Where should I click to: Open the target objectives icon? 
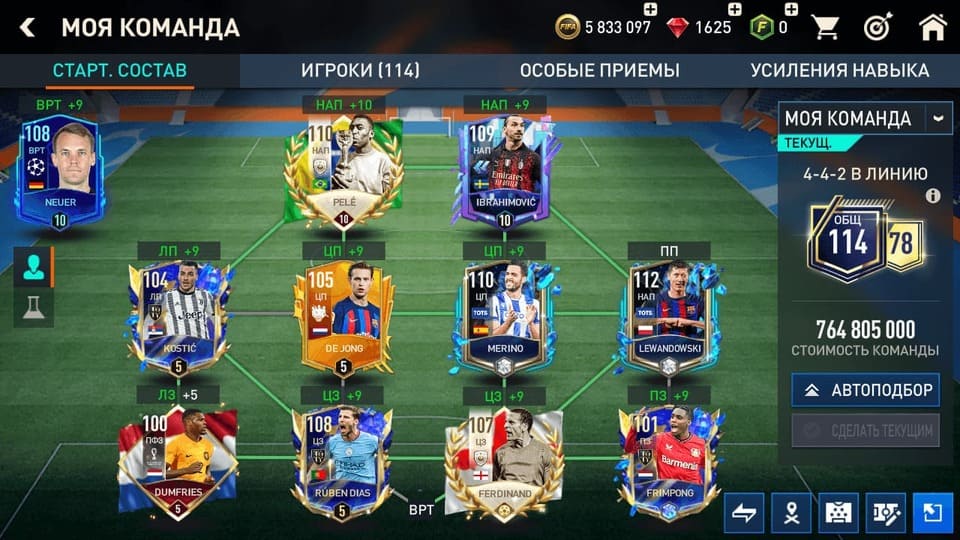point(879,27)
